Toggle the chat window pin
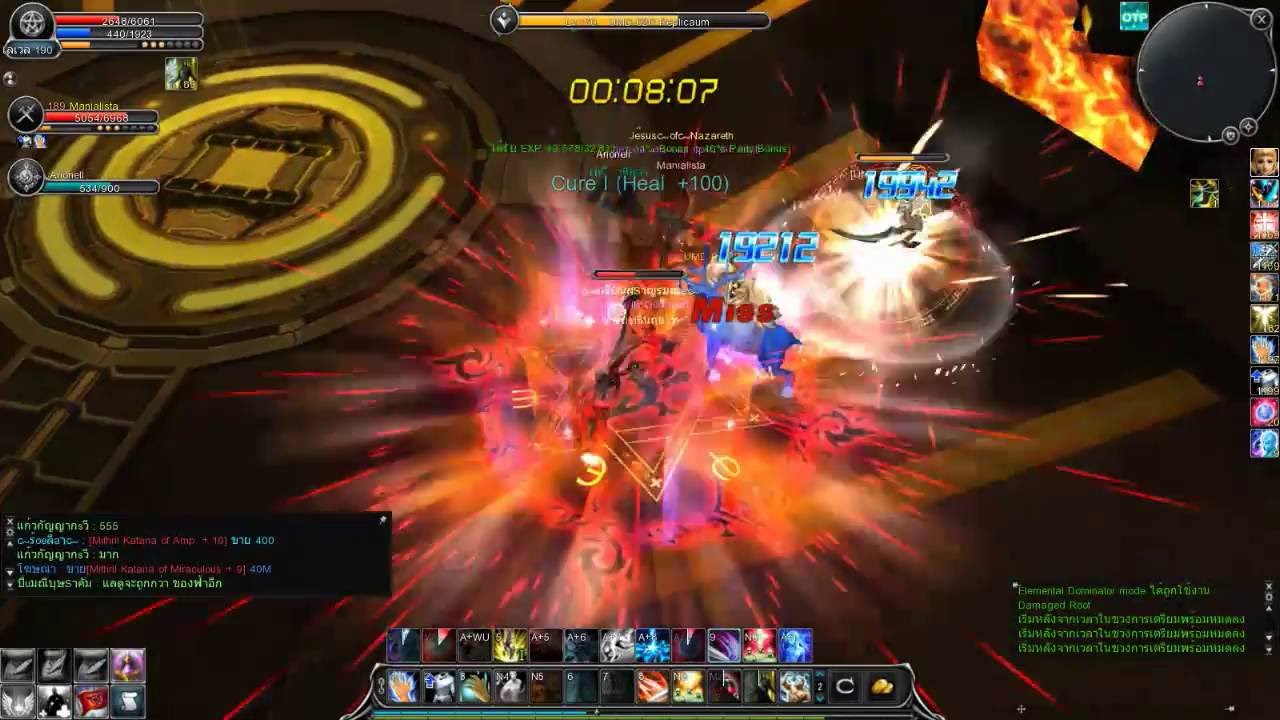Image resolution: width=1280 pixels, height=720 pixels. tap(382, 520)
